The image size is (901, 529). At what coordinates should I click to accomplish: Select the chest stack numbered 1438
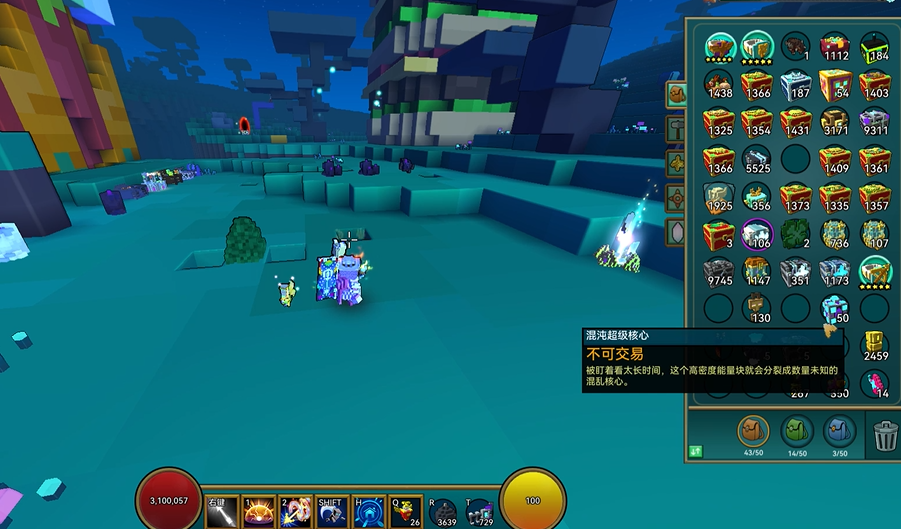coord(718,84)
